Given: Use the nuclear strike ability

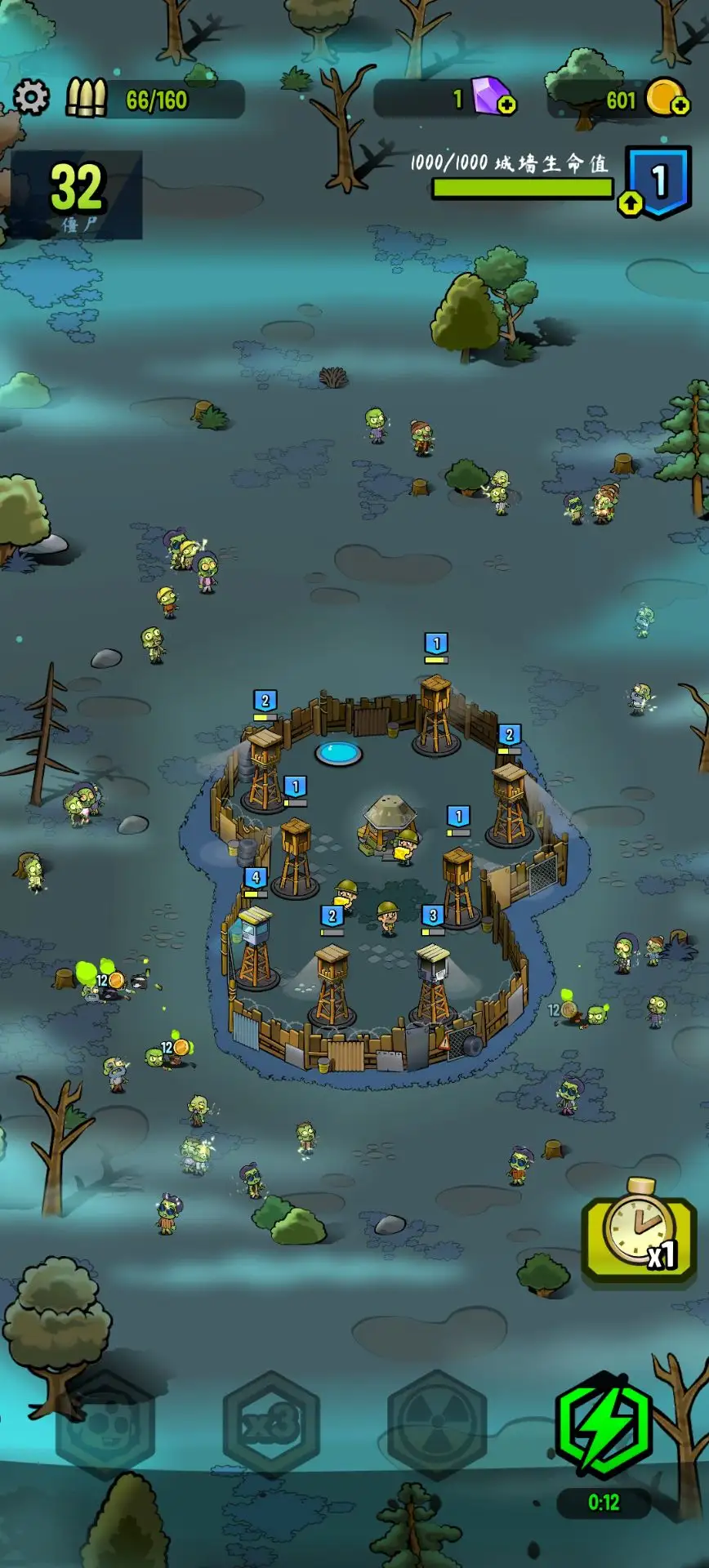Looking at the screenshot, I should [437, 1424].
